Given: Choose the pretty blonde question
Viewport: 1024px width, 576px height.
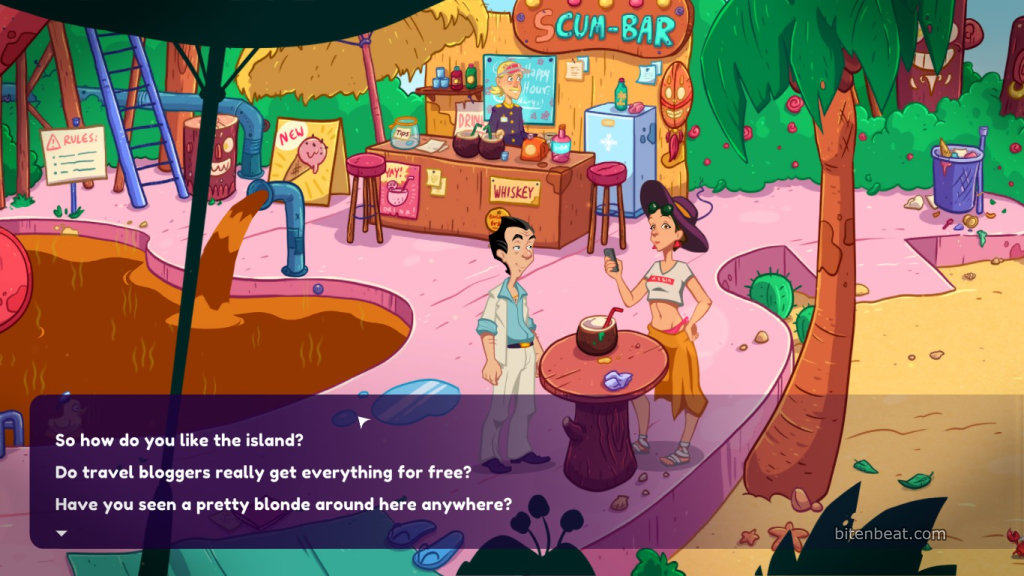Looking at the screenshot, I should [x=283, y=504].
